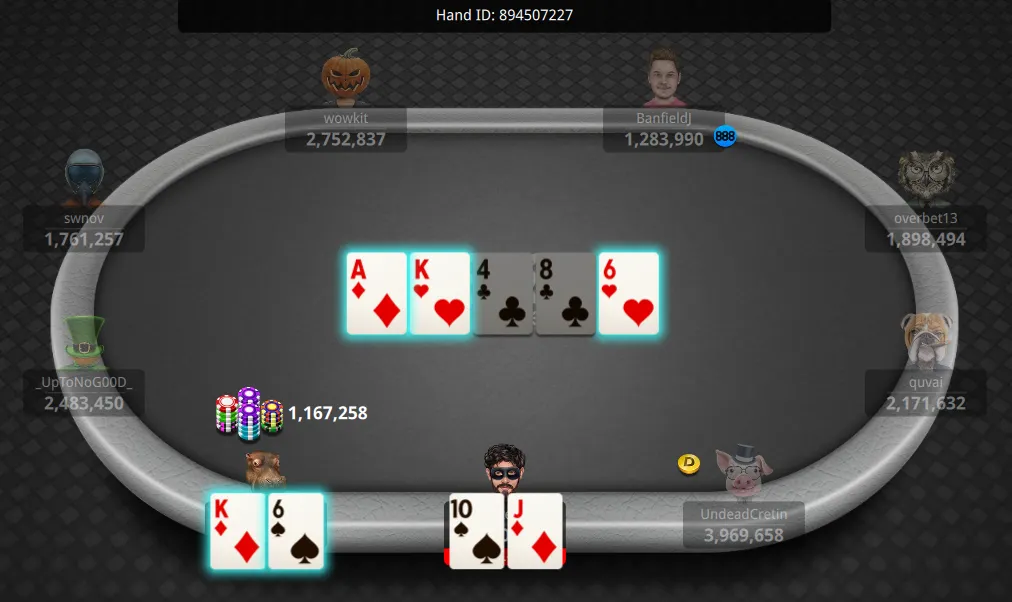Click the Jack of diamonds hole card
The height and width of the screenshot is (602, 1012).
[x=535, y=531]
